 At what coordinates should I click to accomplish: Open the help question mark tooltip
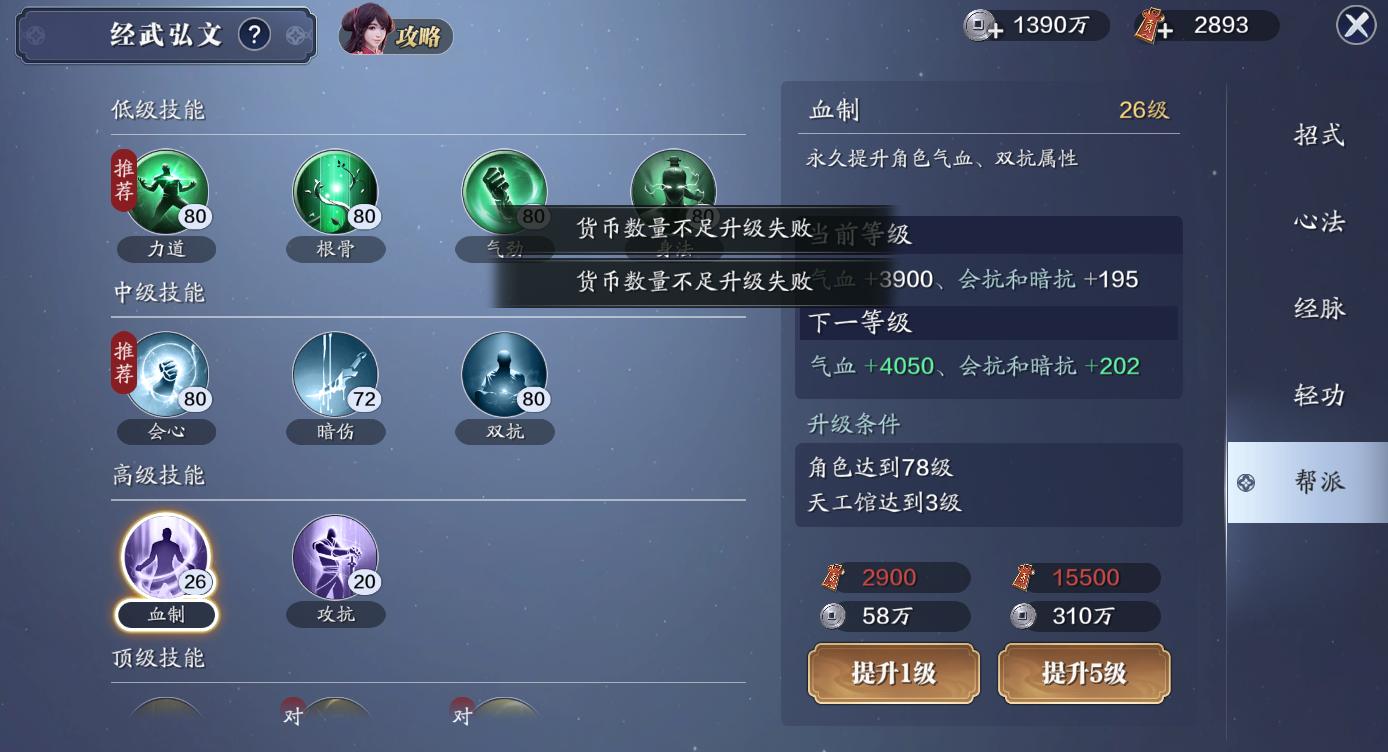(x=253, y=33)
